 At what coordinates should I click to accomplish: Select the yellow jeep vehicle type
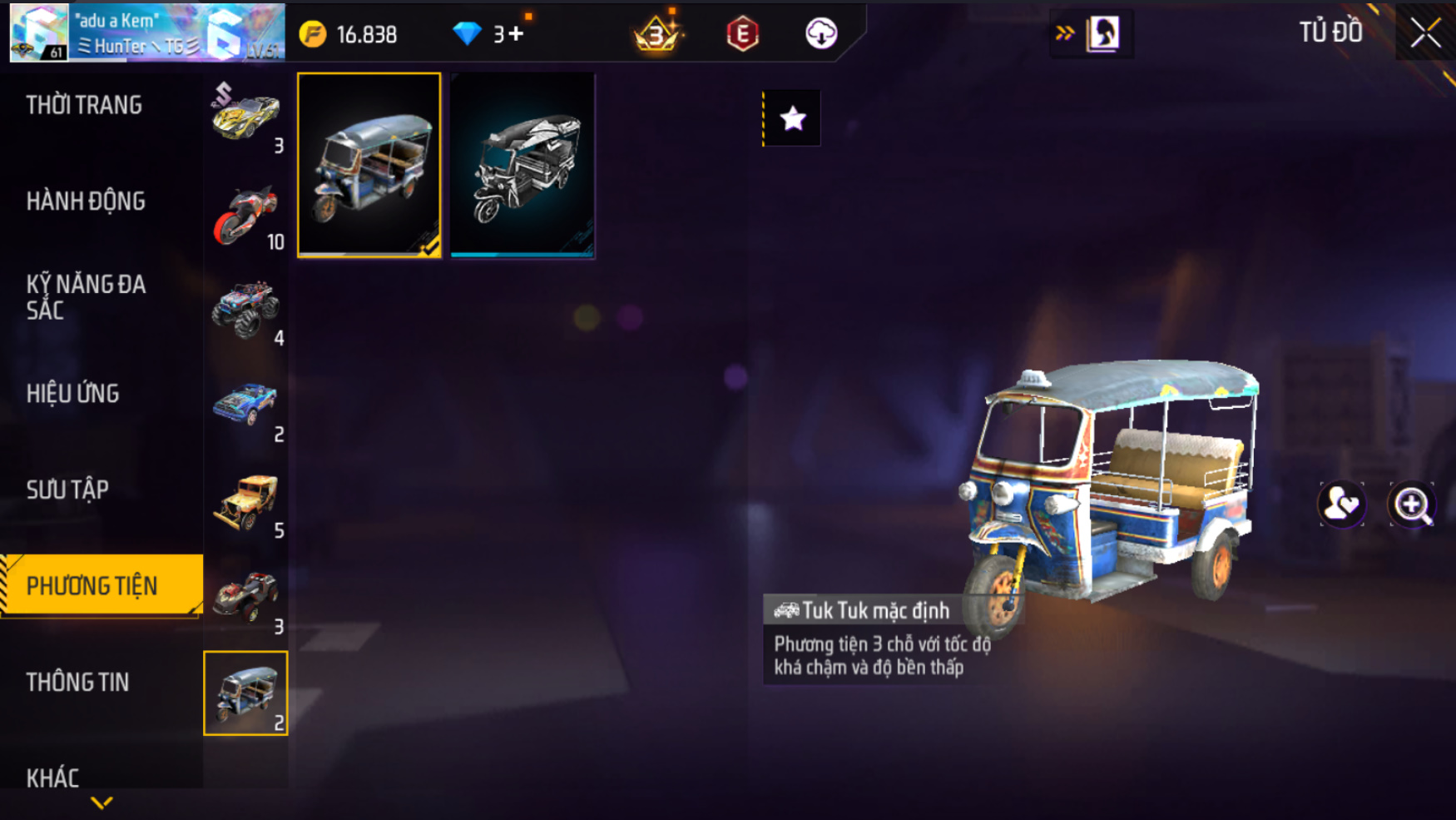click(x=245, y=502)
